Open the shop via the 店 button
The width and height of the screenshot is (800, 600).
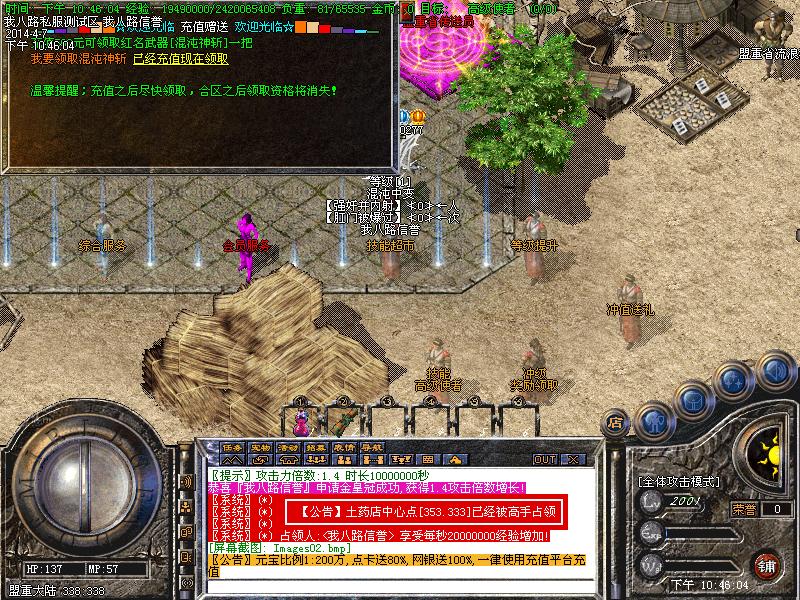coord(616,423)
